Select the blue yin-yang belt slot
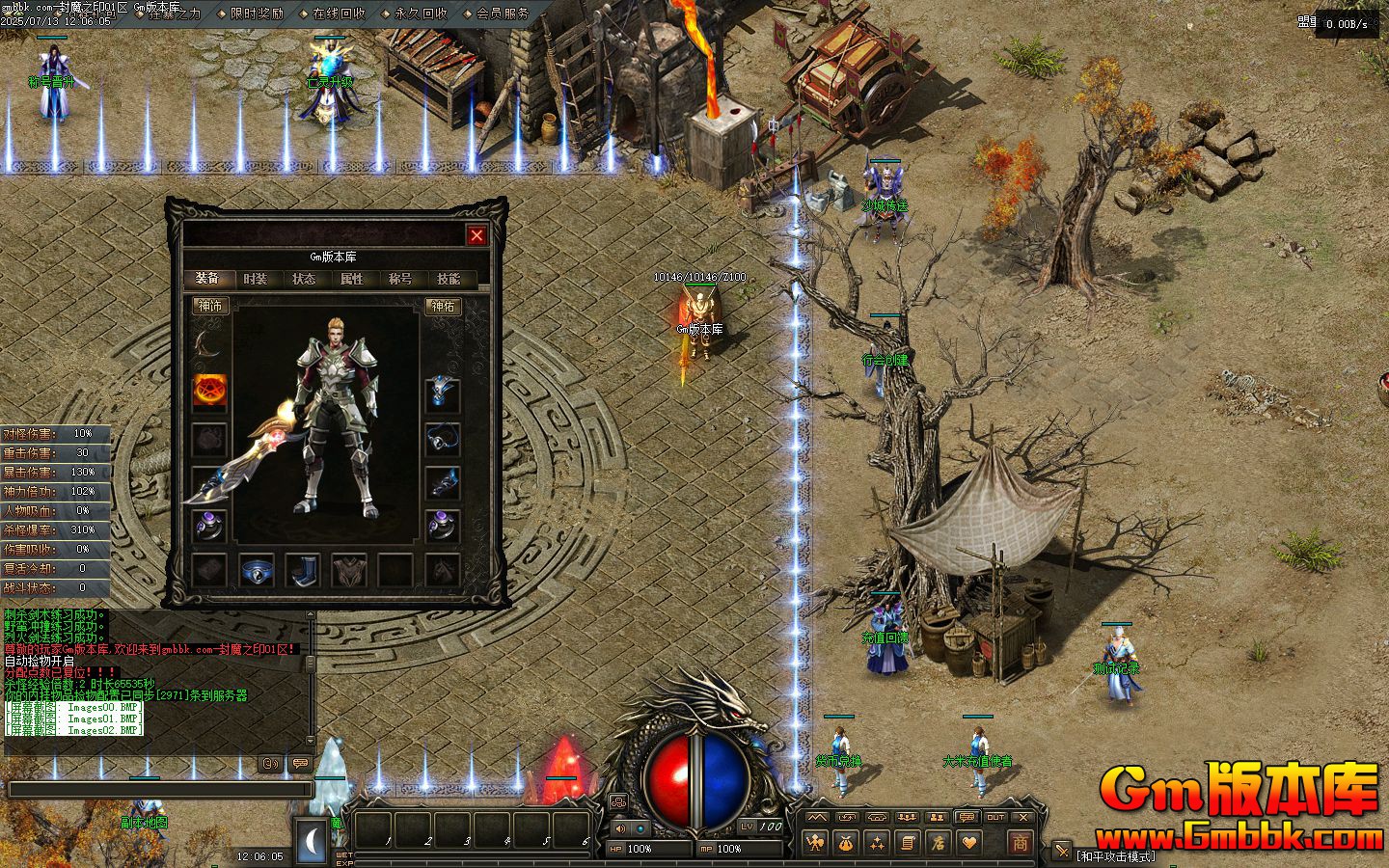Screen dimensions: 1389x868 tap(257, 570)
